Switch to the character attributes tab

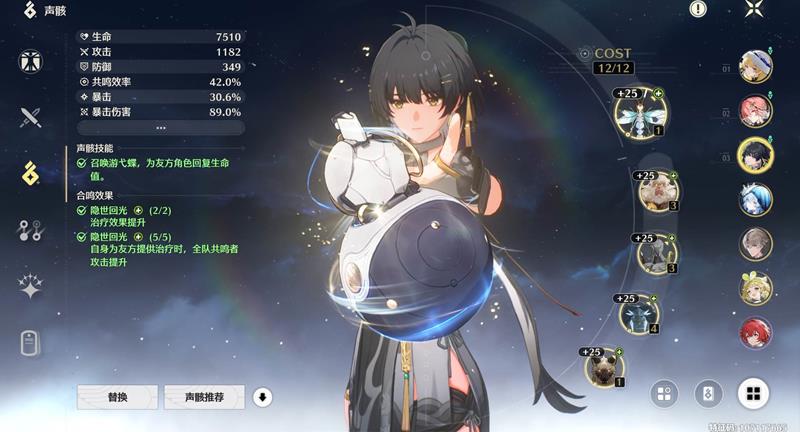[31, 61]
